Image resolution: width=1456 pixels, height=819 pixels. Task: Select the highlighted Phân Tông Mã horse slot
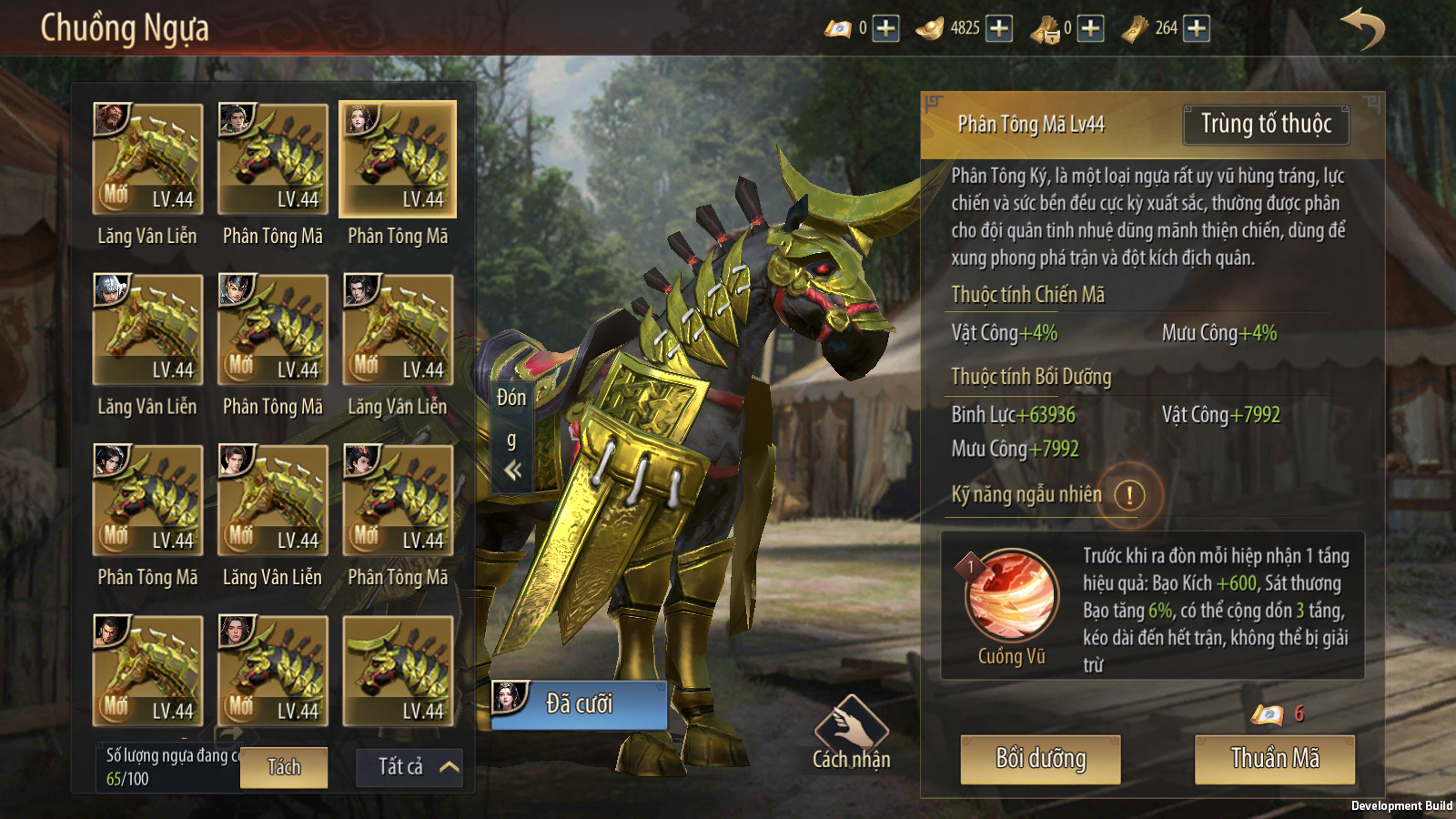coord(398,159)
